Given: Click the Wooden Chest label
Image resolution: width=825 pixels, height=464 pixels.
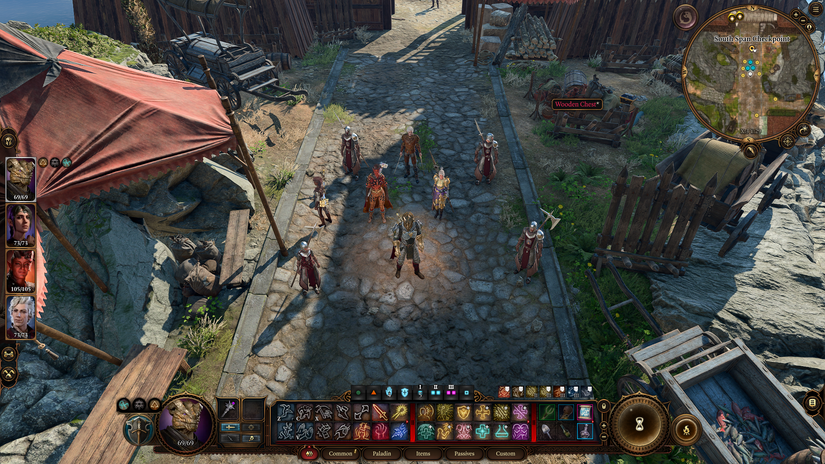Looking at the screenshot, I should (x=573, y=104).
